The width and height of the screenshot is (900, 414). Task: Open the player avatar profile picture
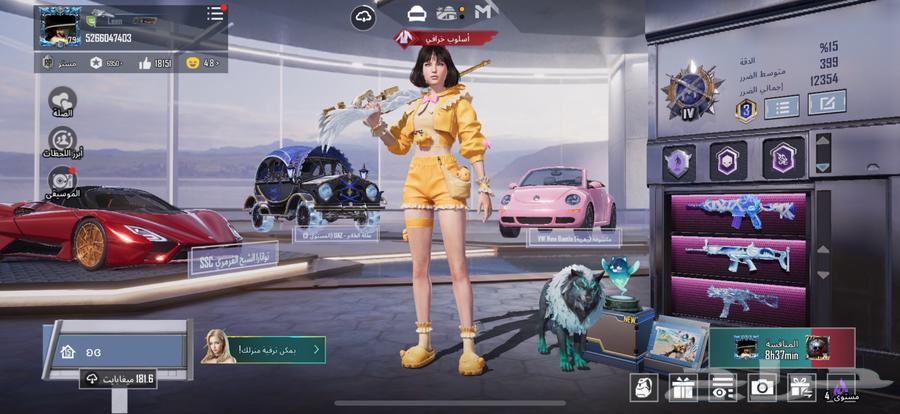tap(60, 26)
